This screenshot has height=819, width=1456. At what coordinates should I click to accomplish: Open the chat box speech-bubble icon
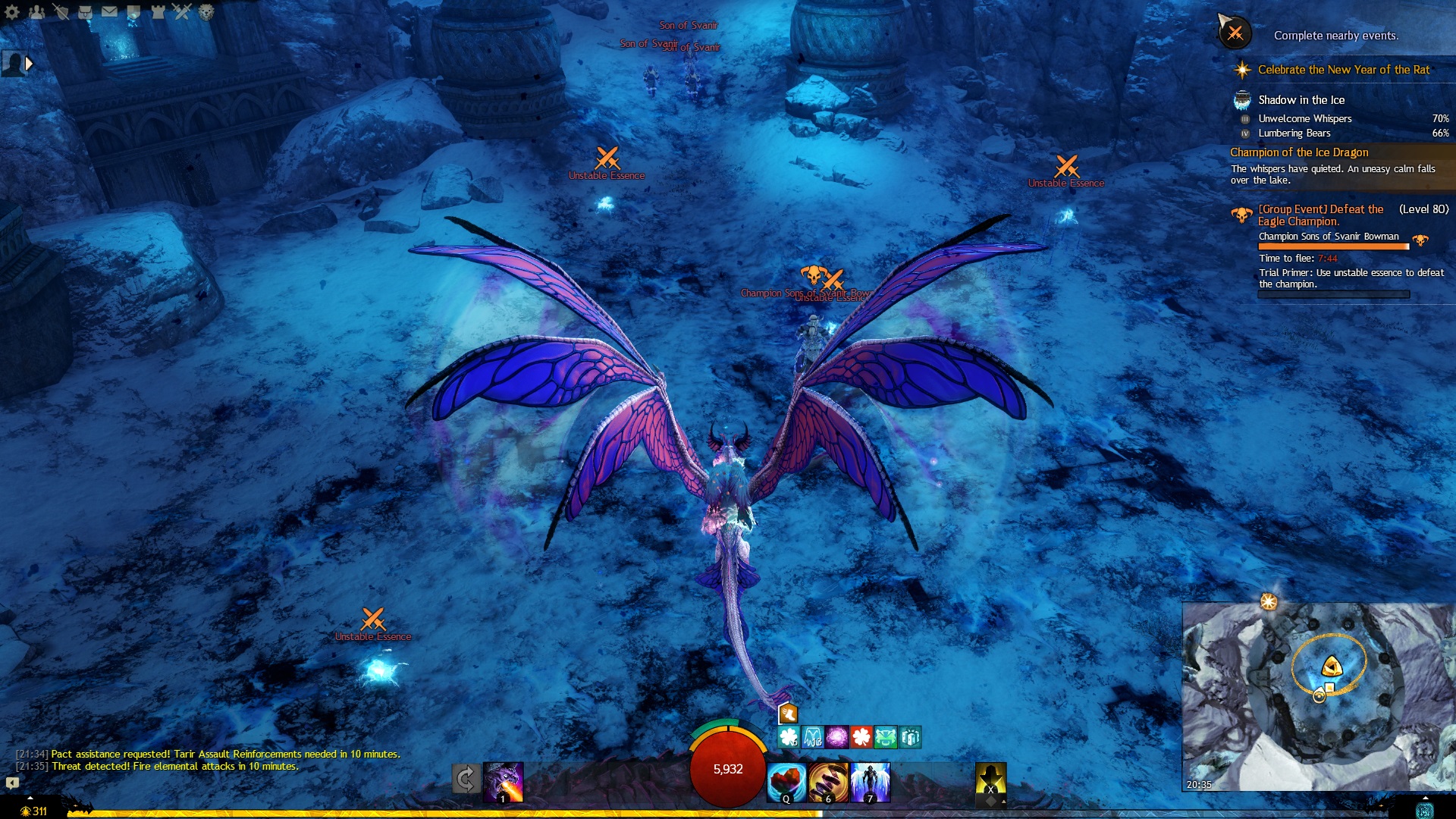pos(12,783)
